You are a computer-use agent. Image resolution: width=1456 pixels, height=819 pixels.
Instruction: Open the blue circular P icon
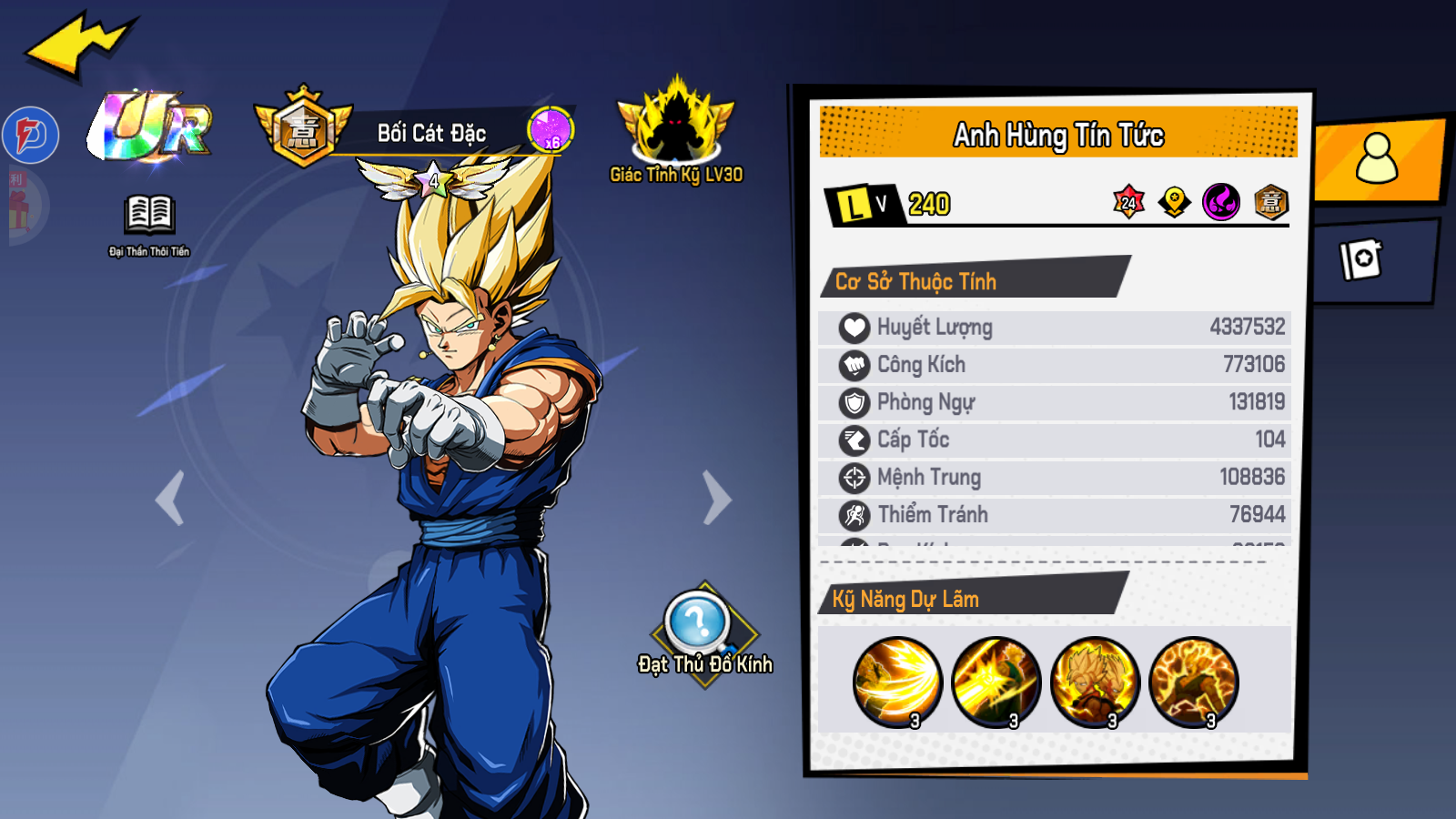pyautogui.click(x=31, y=136)
